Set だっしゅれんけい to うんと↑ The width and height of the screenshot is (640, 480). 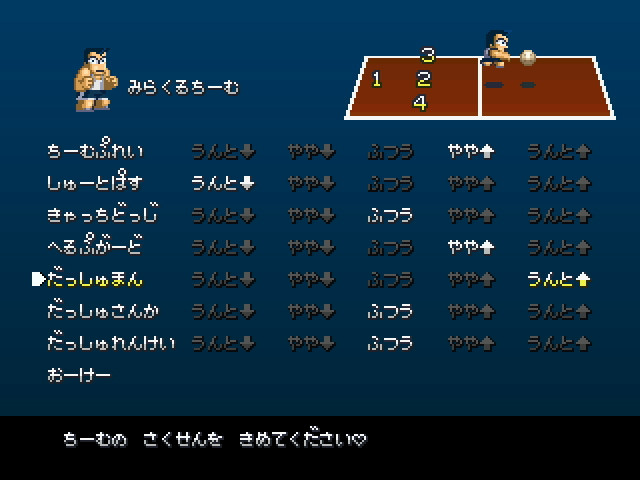click(x=559, y=343)
